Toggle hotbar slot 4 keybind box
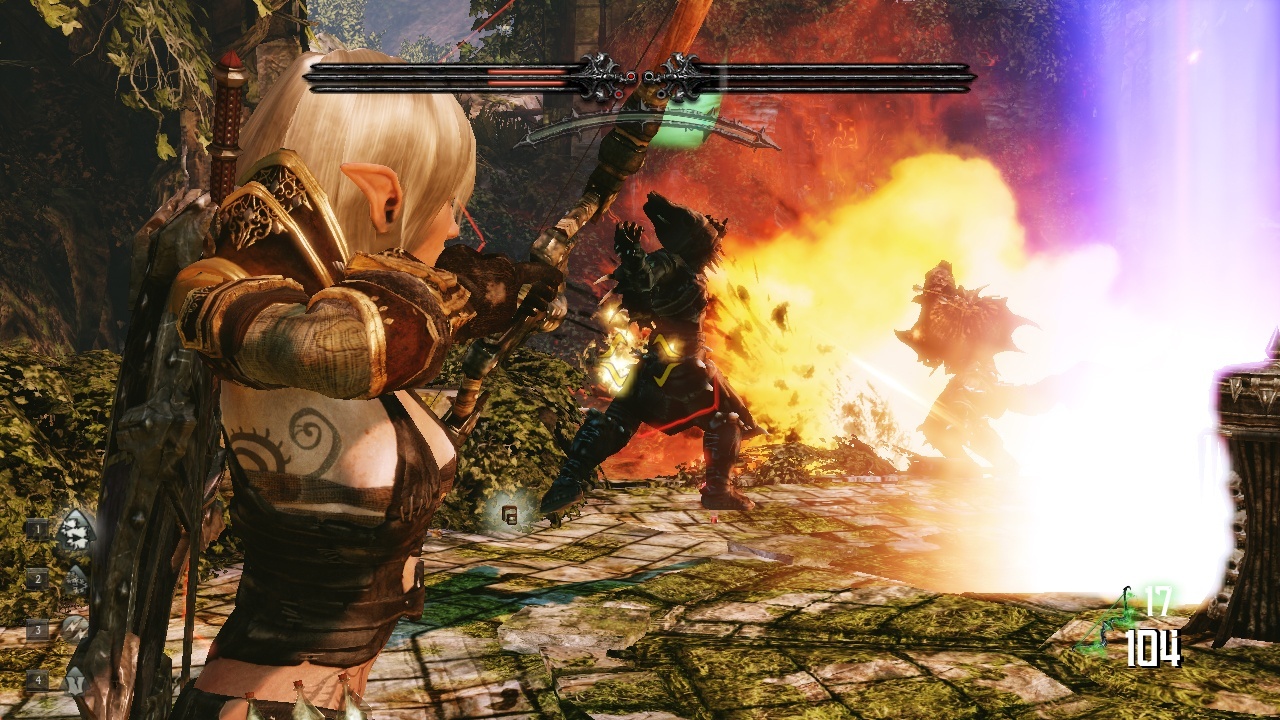The height and width of the screenshot is (720, 1280). pos(38,680)
